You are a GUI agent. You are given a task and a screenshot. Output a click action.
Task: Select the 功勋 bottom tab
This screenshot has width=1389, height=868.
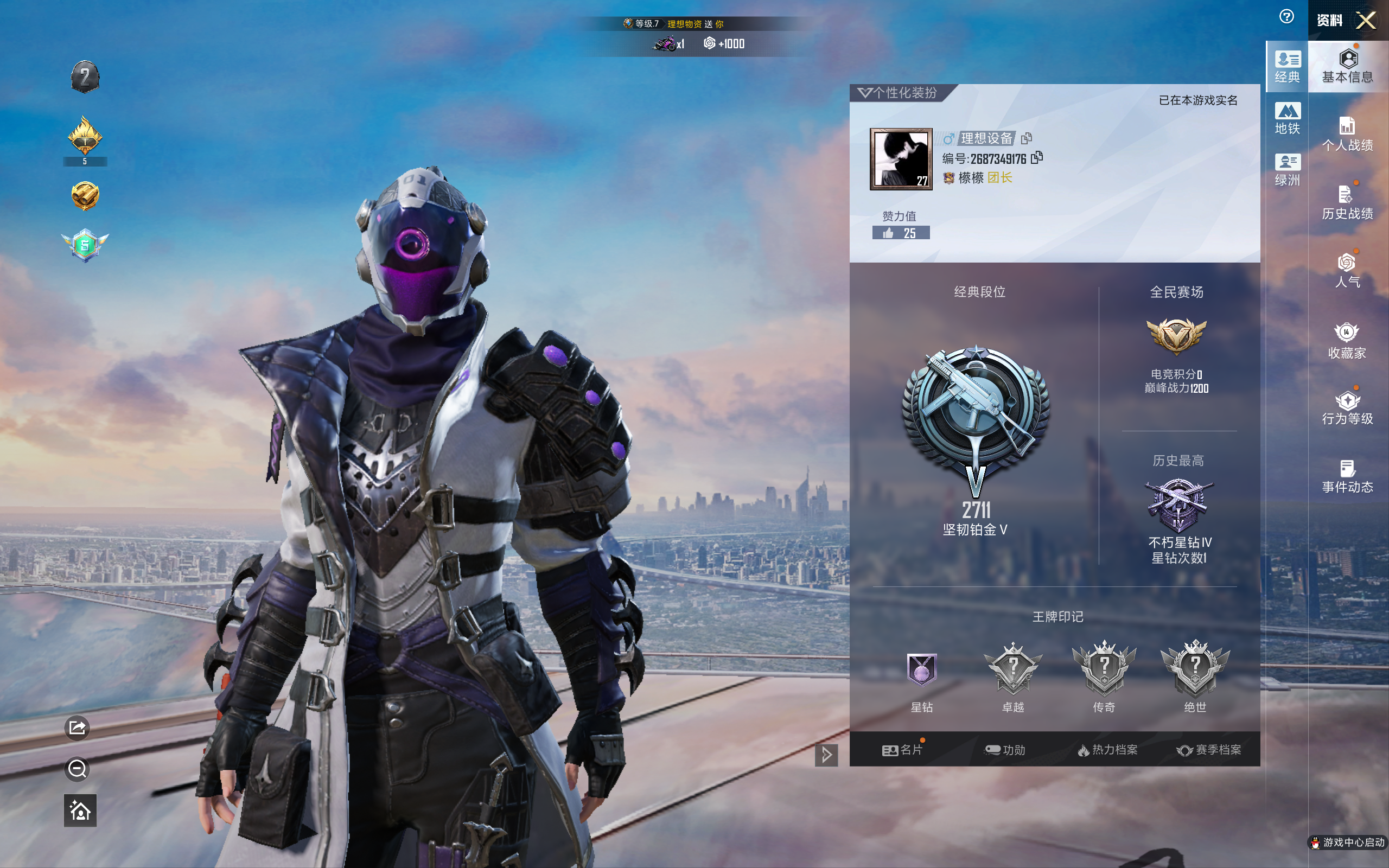[x=1005, y=750]
